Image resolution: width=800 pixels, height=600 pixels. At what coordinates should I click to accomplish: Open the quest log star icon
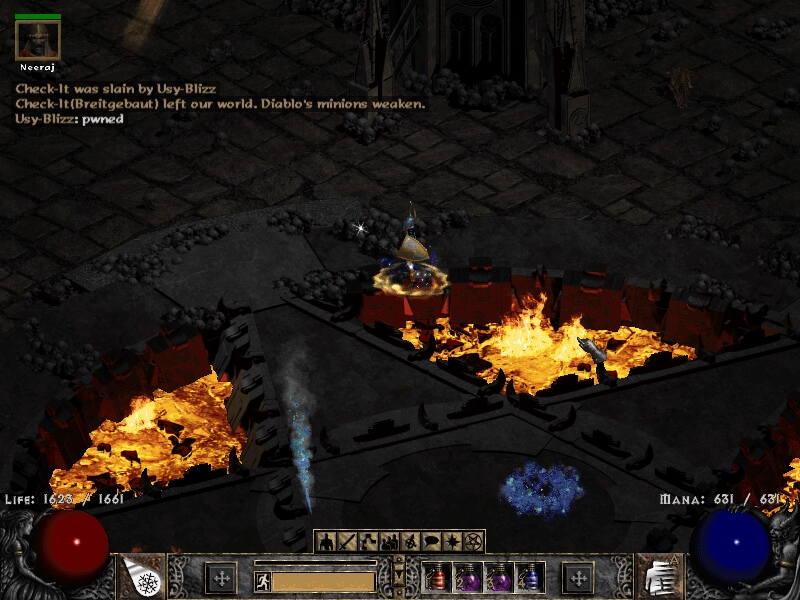(x=452, y=541)
